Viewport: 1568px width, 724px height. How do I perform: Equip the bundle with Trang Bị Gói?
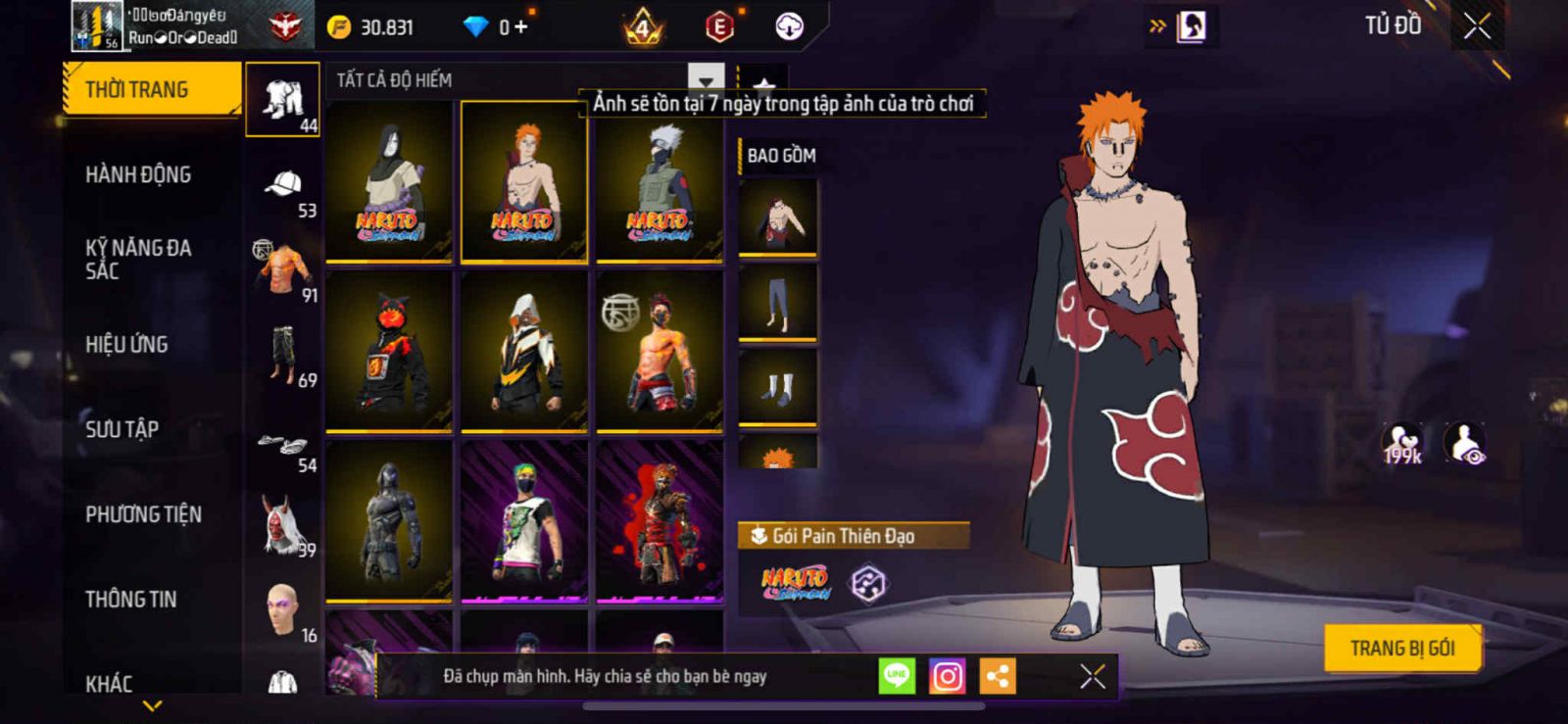(1401, 648)
